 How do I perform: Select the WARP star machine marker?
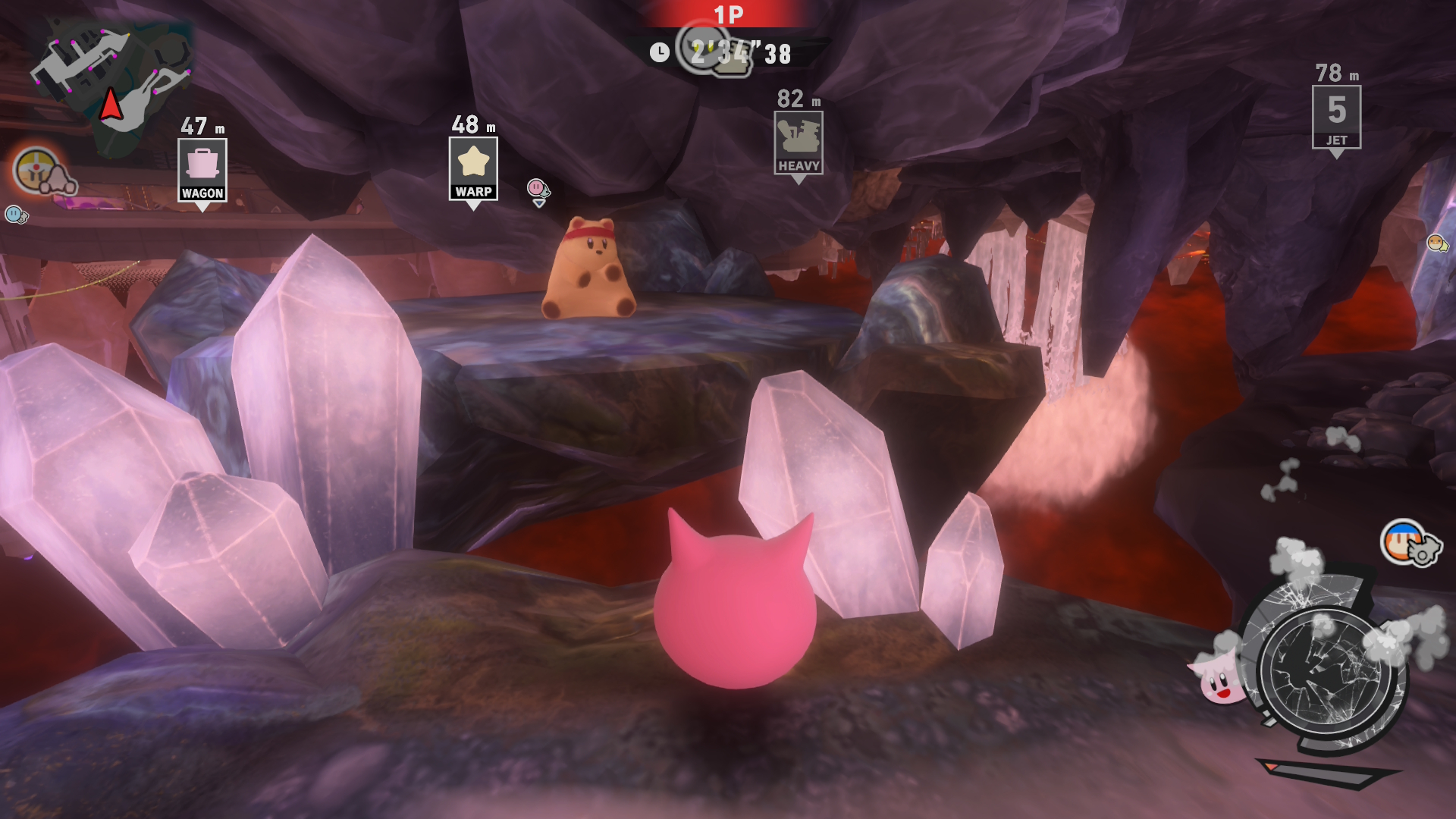(473, 168)
